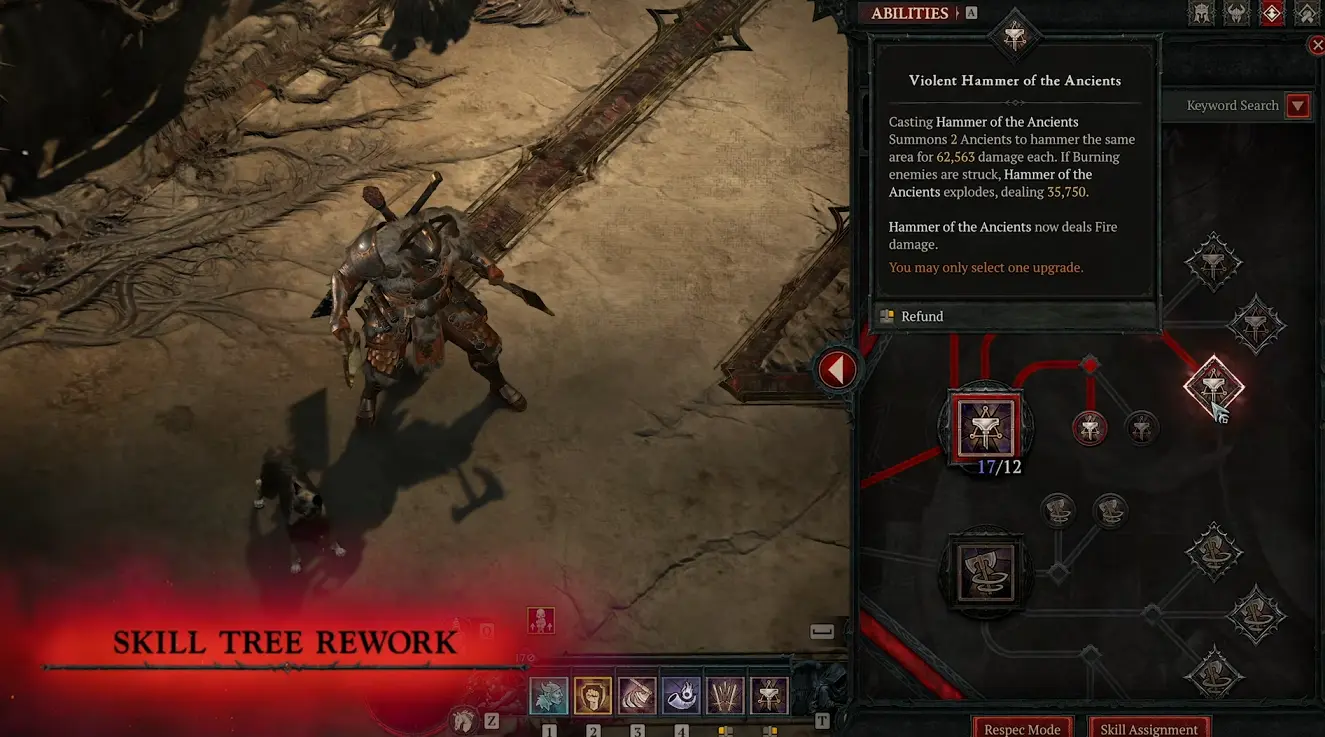Screen dimensions: 1325x737
Task: Select the throwing weapons skill on the action bar
Action: click(725, 695)
